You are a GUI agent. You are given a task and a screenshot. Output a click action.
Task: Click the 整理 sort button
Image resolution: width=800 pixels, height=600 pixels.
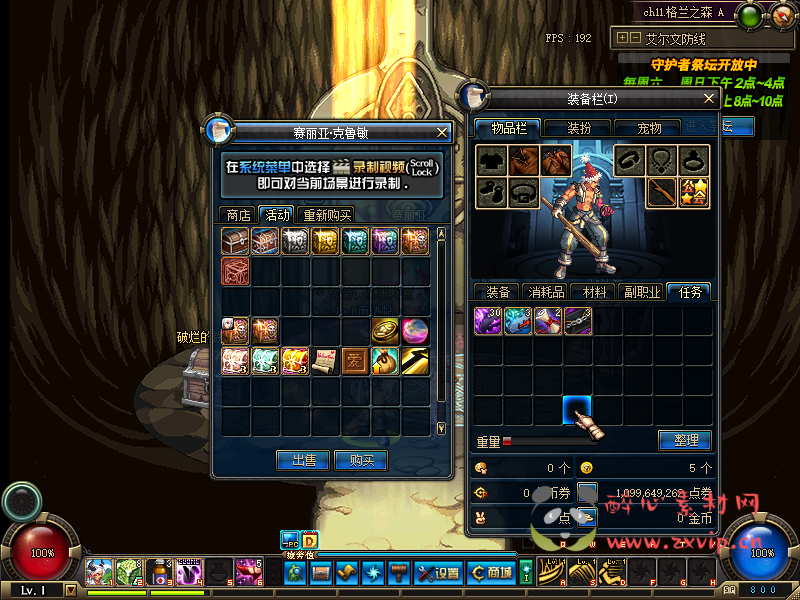pos(685,440)
